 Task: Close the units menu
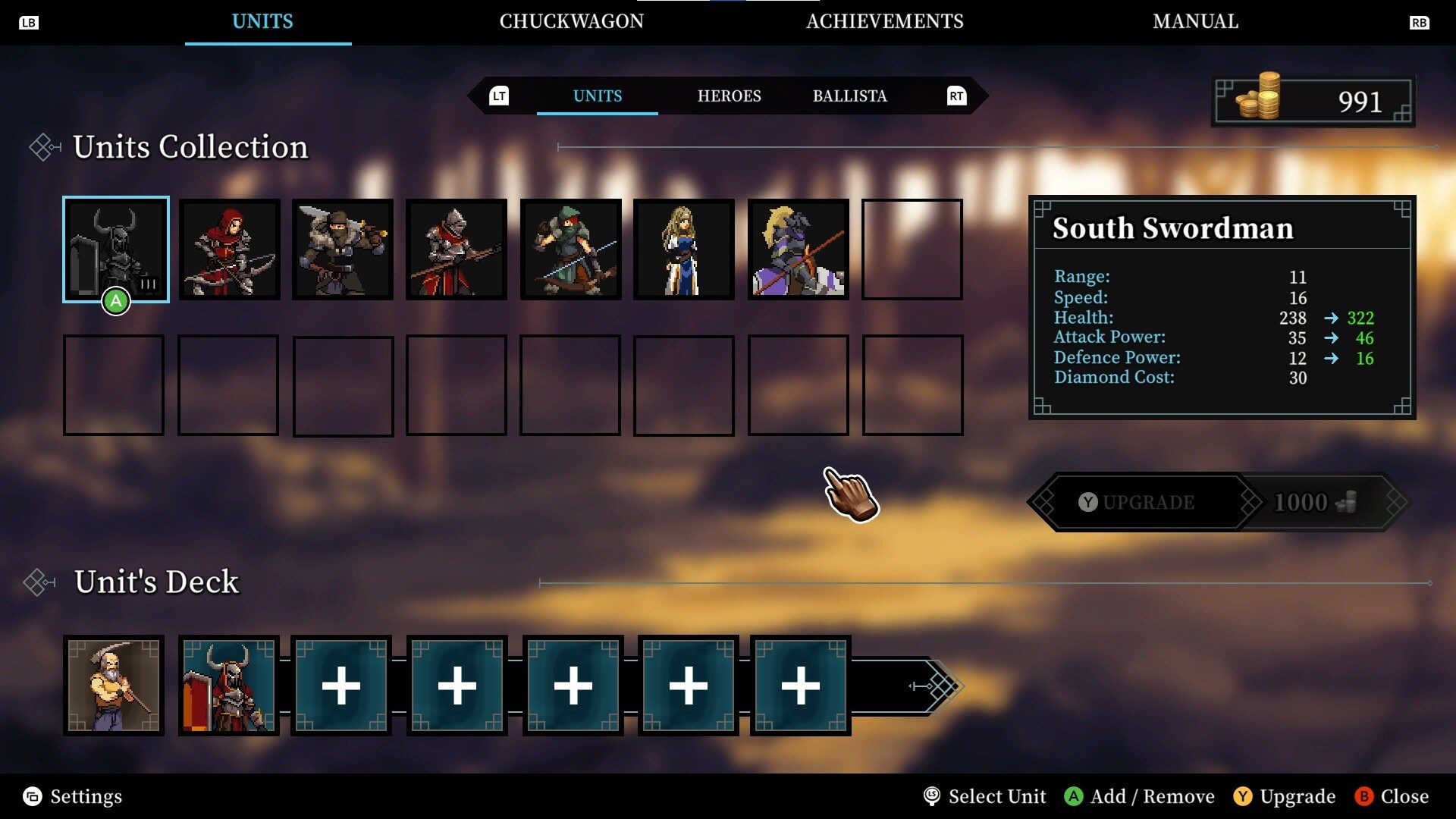click(x=1392, y=796)
